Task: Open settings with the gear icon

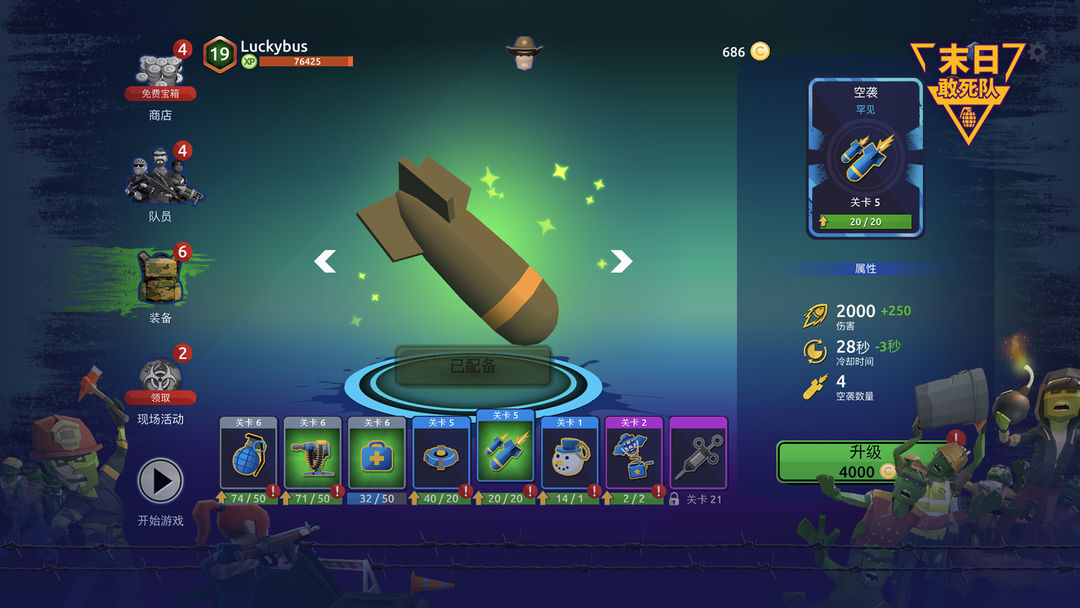Action: click(1039, 52)
